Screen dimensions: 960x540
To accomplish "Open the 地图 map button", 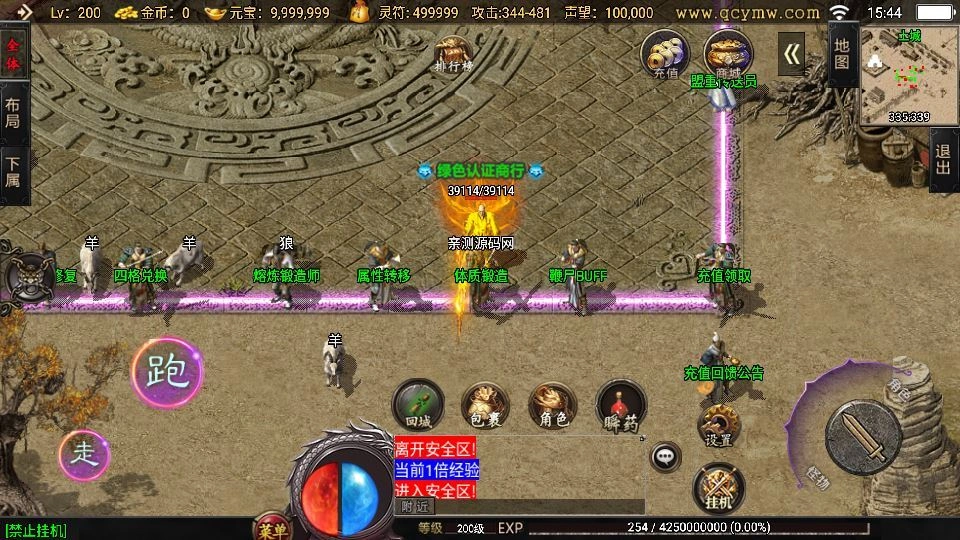I will click(x=842, y=54).
